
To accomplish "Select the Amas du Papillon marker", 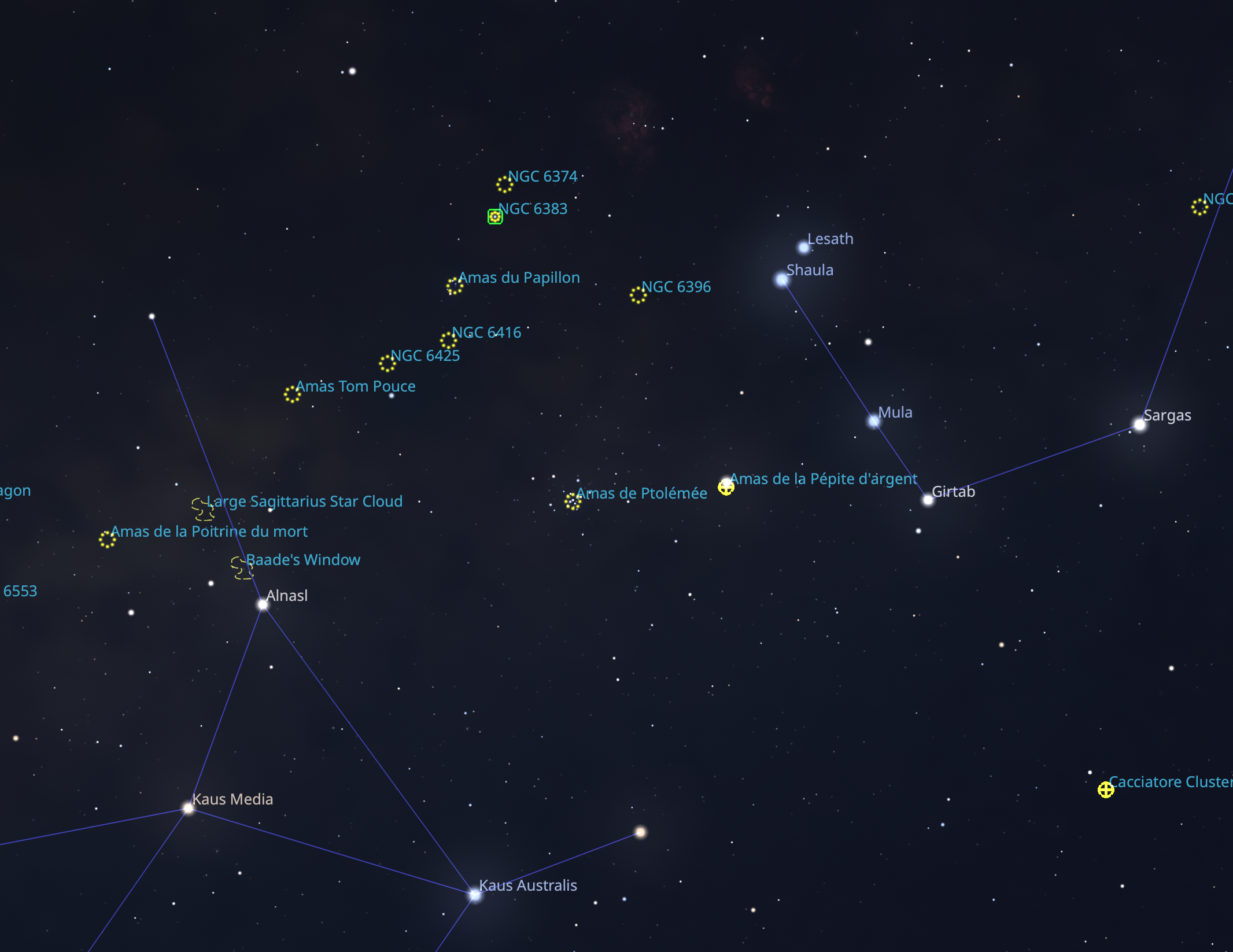I will pyautogui.click(x=455, y=286).
